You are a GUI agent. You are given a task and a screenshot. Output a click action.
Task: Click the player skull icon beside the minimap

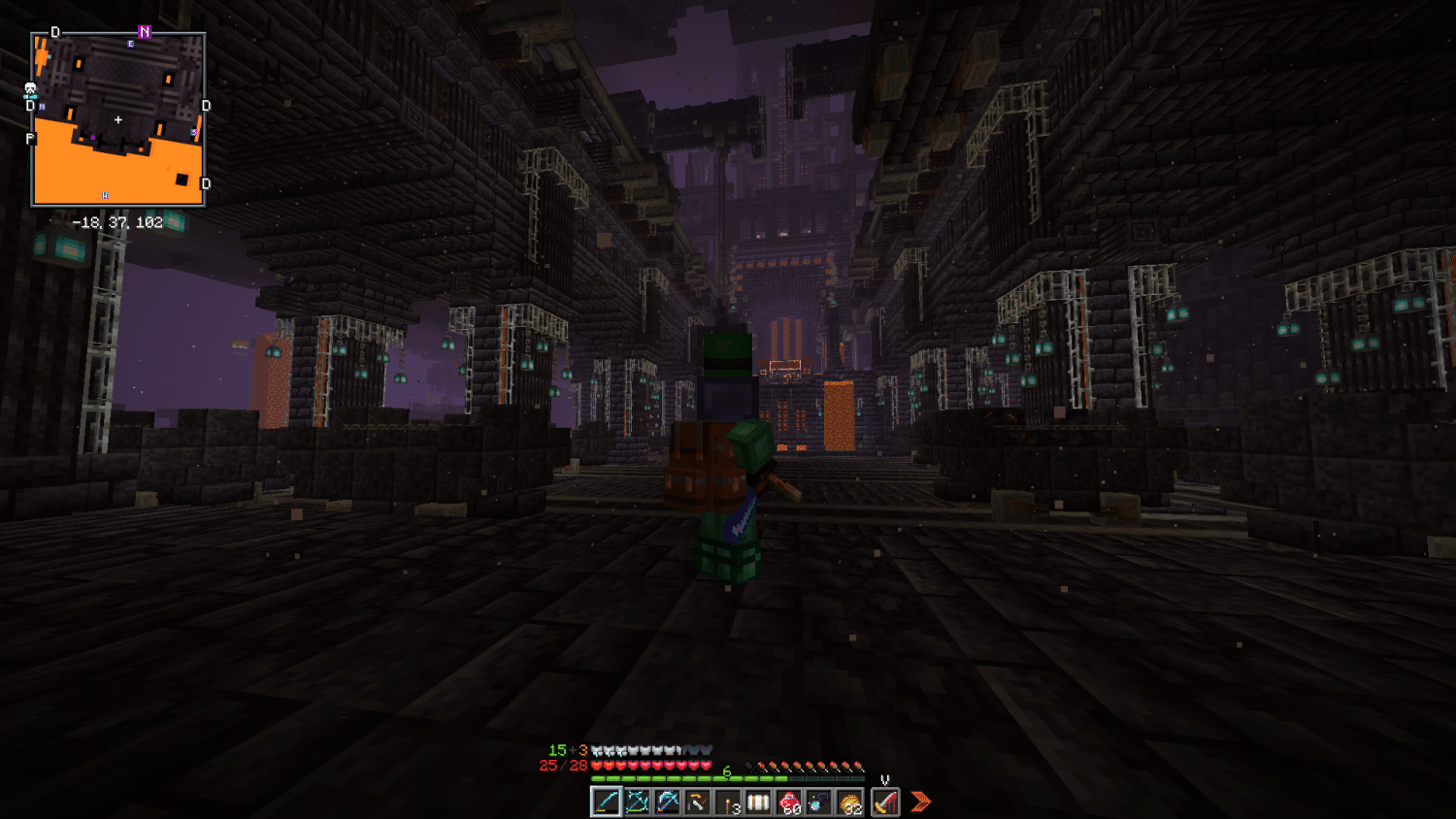click(30, 88)
